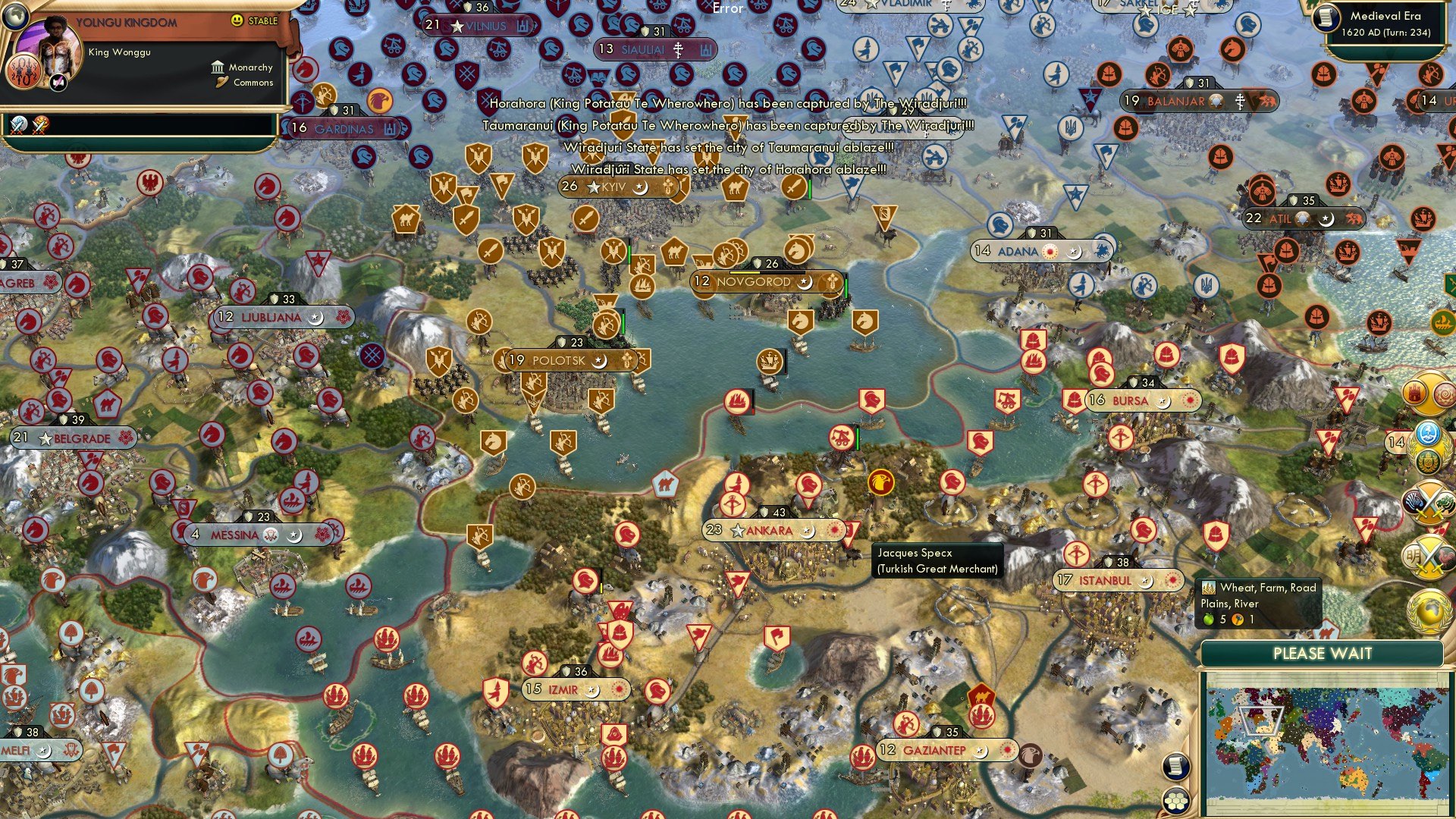Image resolution: width=1456 pixels, height=819 pixels.
Task: Open the notification log scroll icon above the minimap
Action: click(x=1175, y=766)
